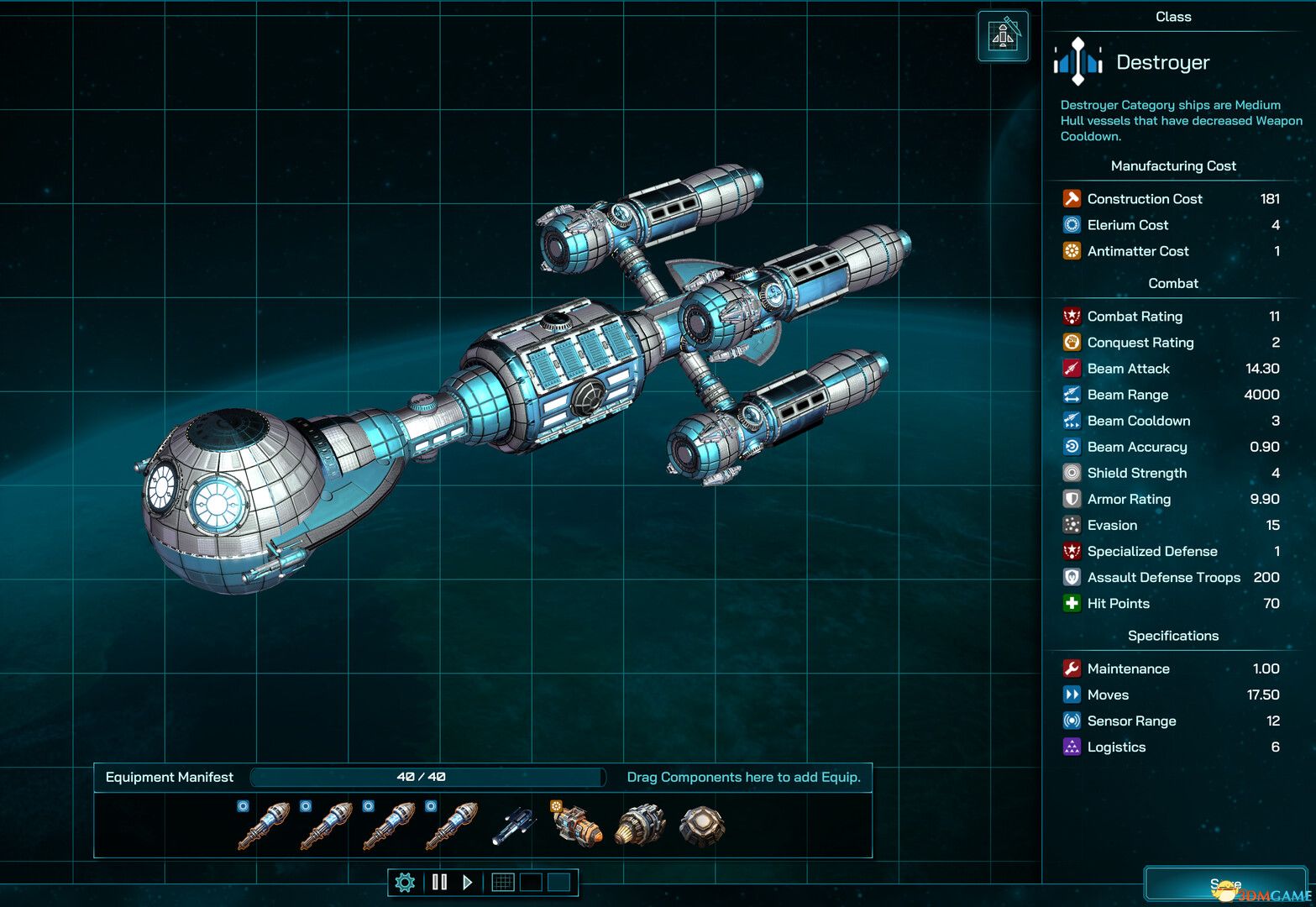Switch to the solid dark background mode

pyautogui.click(x=531, y=882)
